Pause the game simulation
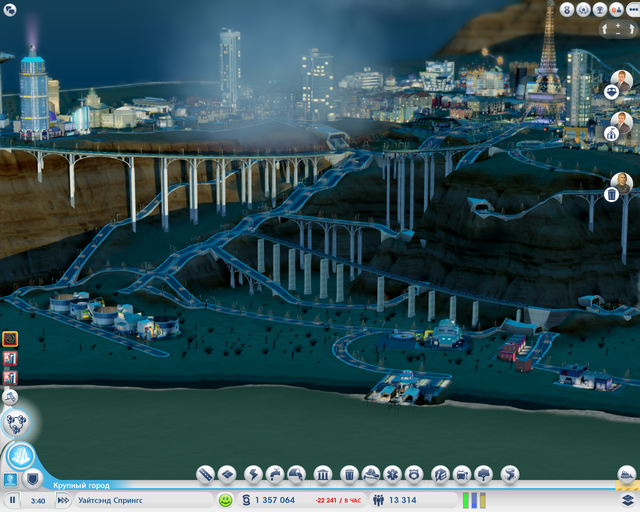The image size is (640, 512). (x=13, y=499)
